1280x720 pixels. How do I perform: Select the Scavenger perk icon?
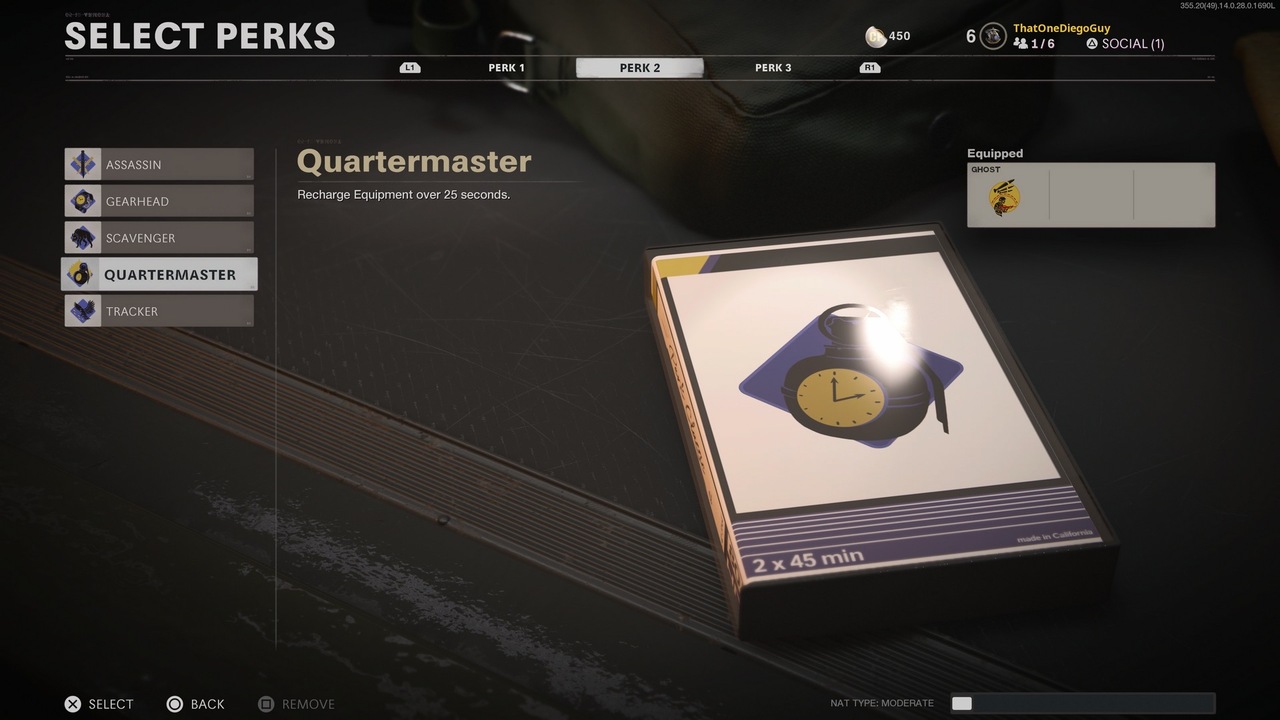pyautogui.click(x=82, y=238)
